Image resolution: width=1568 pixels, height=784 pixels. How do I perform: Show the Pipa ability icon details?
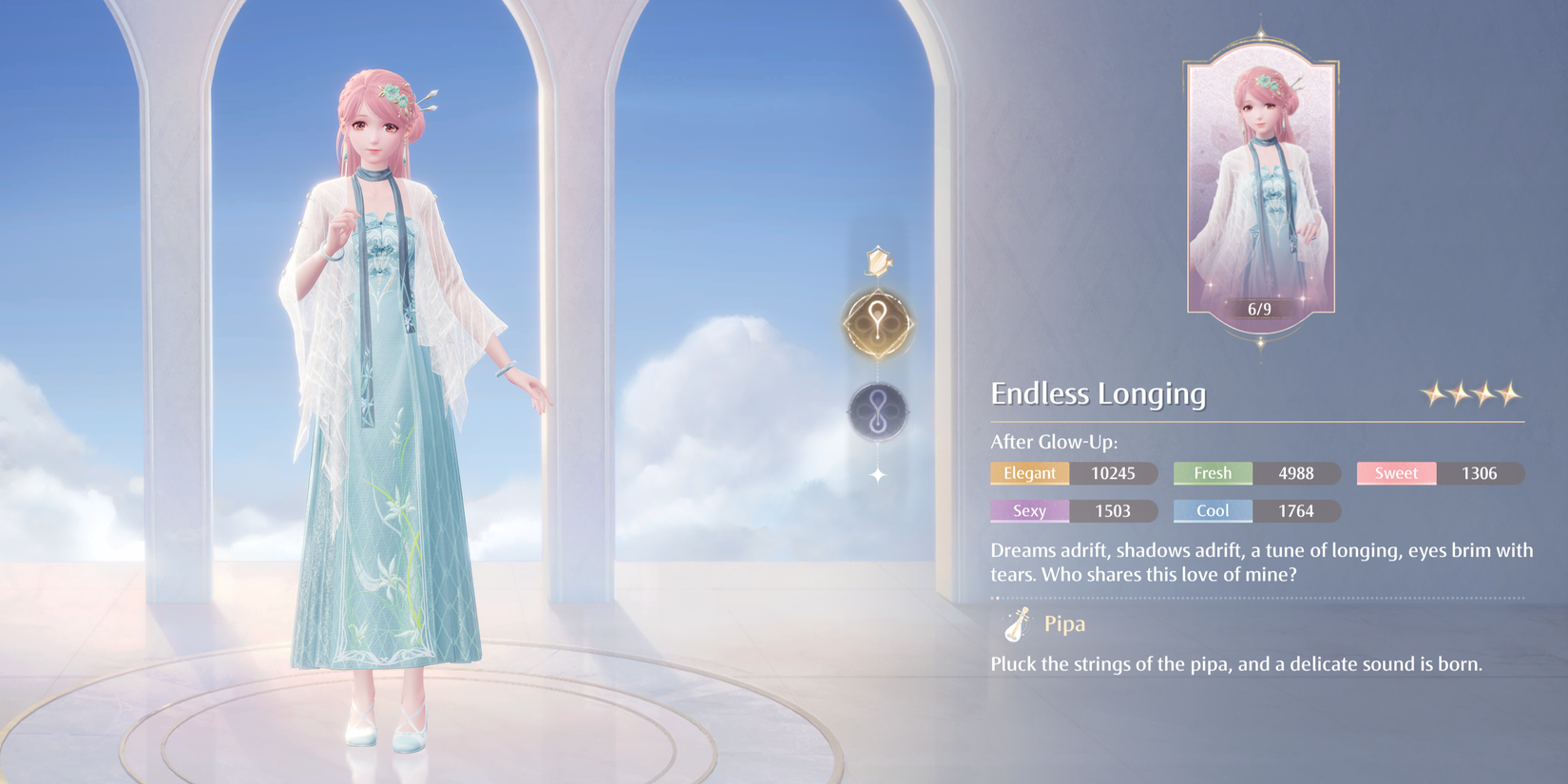pyautogui.click(x=1017, y=624)
